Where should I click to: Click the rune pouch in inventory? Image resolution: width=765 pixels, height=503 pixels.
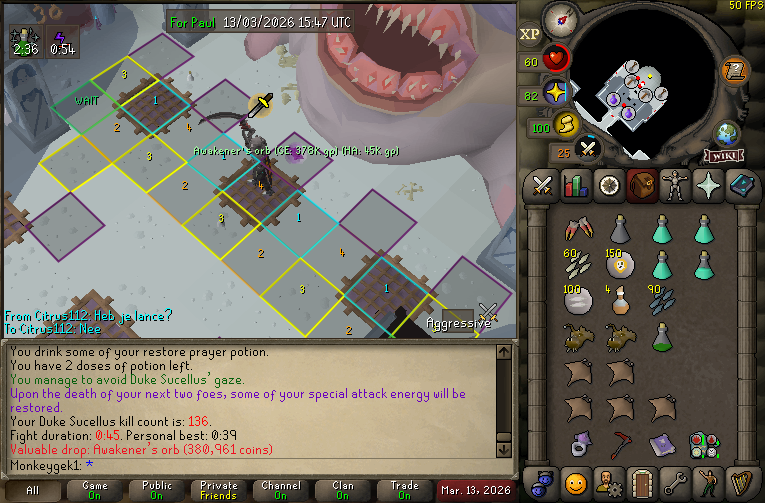coord(703,444)
